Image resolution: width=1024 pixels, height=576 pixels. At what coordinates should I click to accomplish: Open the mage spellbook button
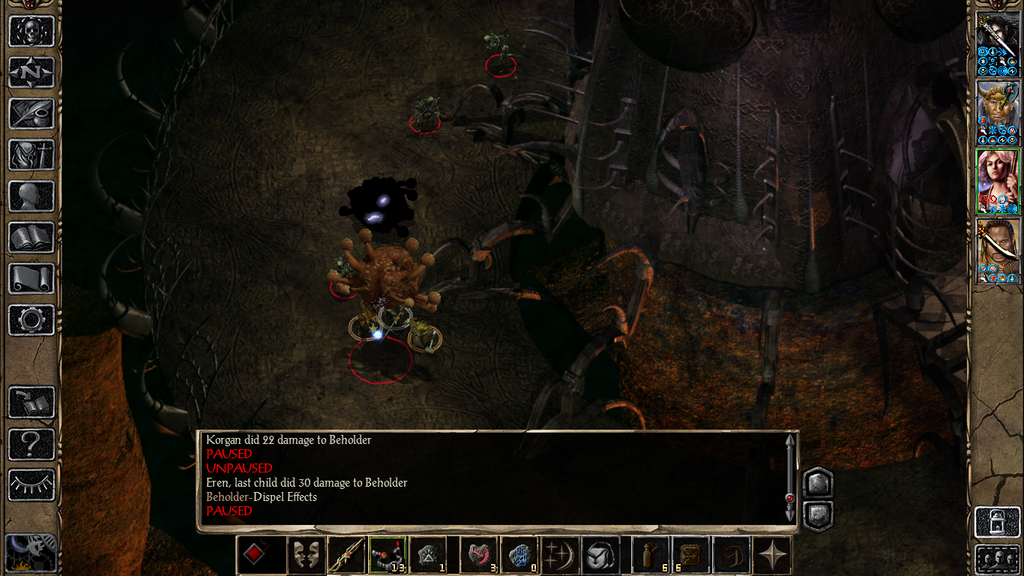(x=31, y=237)
